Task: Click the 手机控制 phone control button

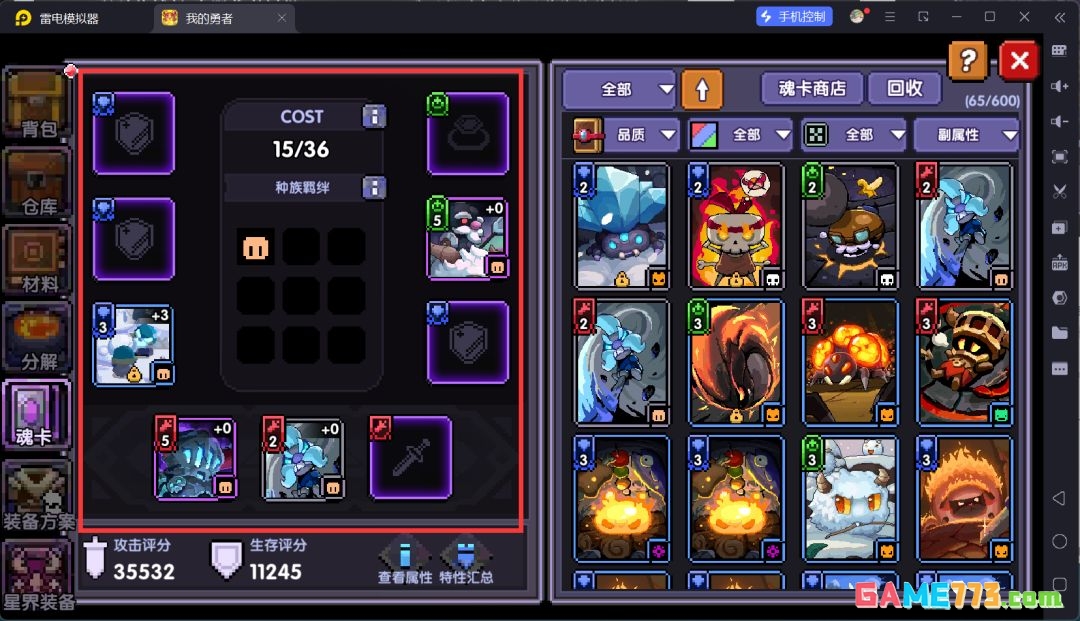Action: (795, 17)
